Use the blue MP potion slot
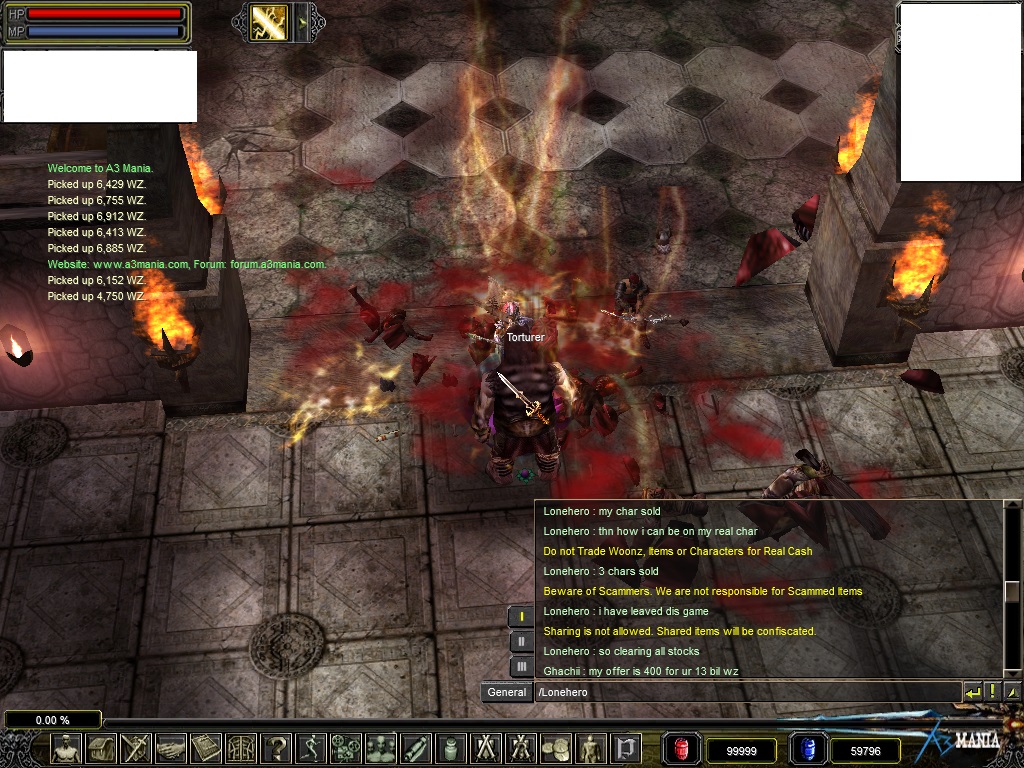The image size is (1024, 768). pos(809,749)
